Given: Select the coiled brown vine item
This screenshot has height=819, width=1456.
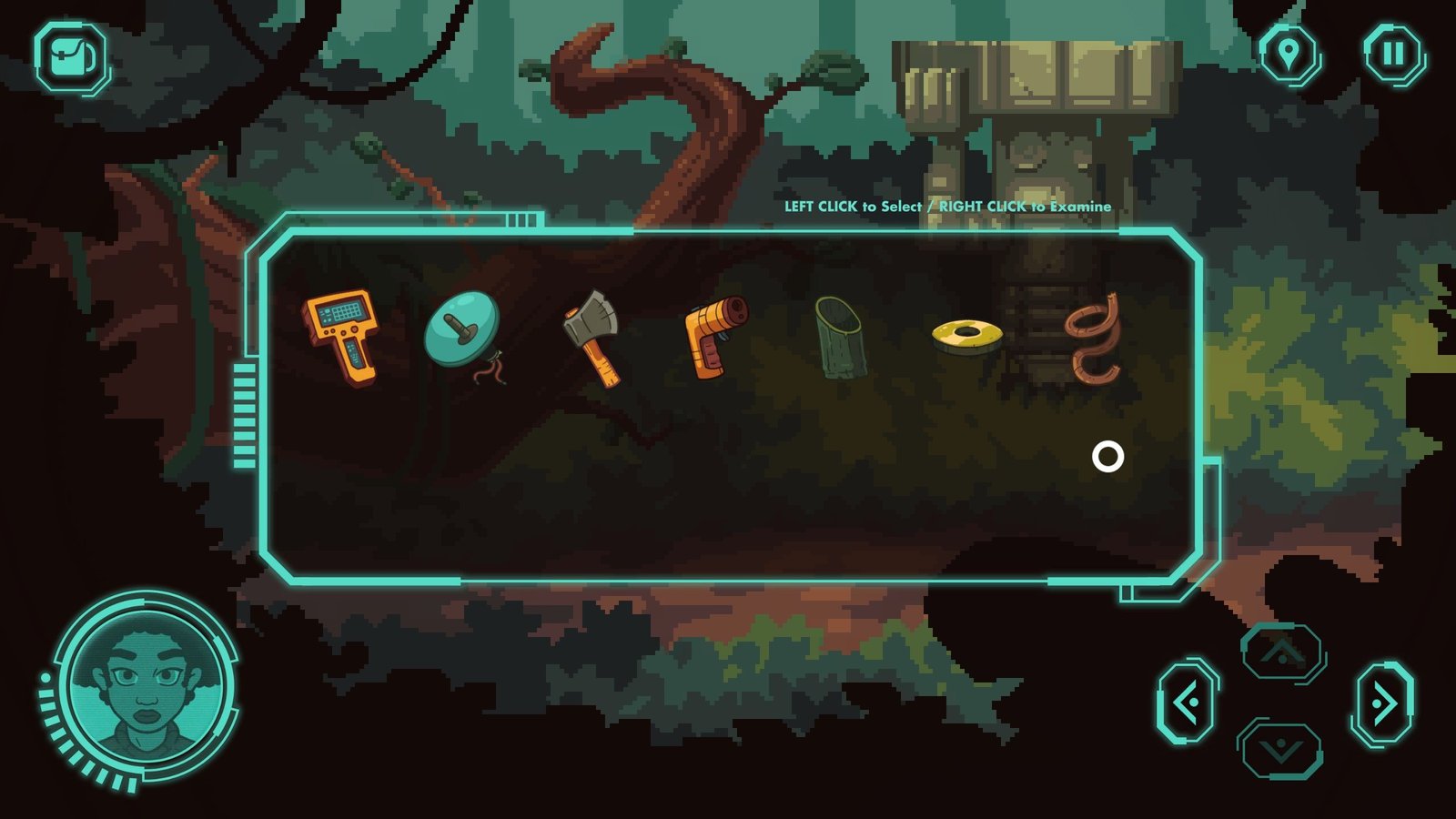Looking at the screenshot, I should tap(1095, 338).
